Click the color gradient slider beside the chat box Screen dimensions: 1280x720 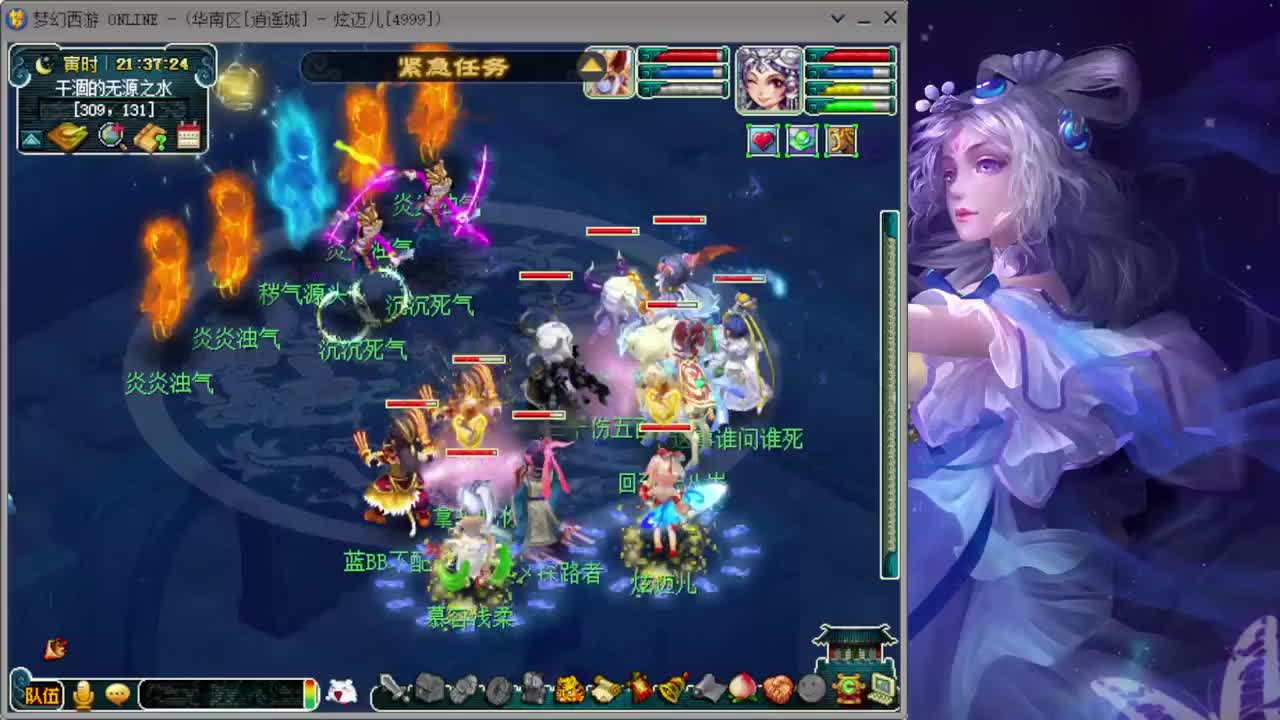311,694
